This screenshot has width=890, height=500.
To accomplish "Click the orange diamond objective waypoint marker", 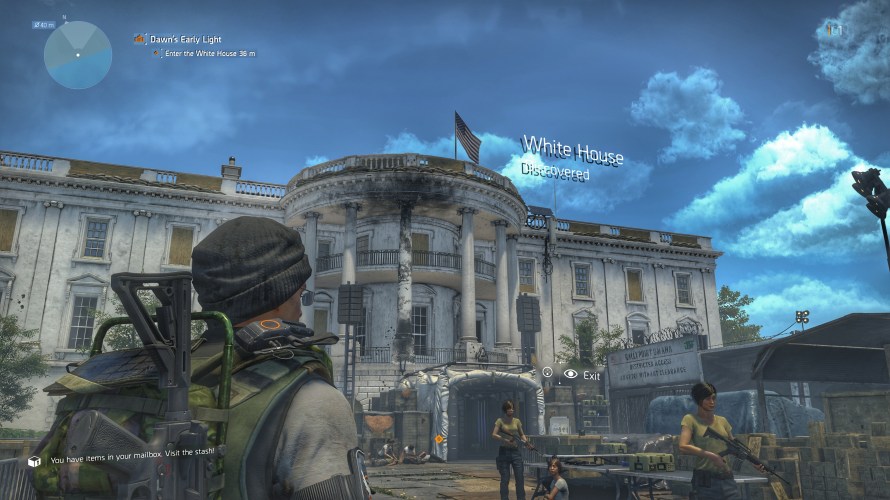I will click(438, 439).
